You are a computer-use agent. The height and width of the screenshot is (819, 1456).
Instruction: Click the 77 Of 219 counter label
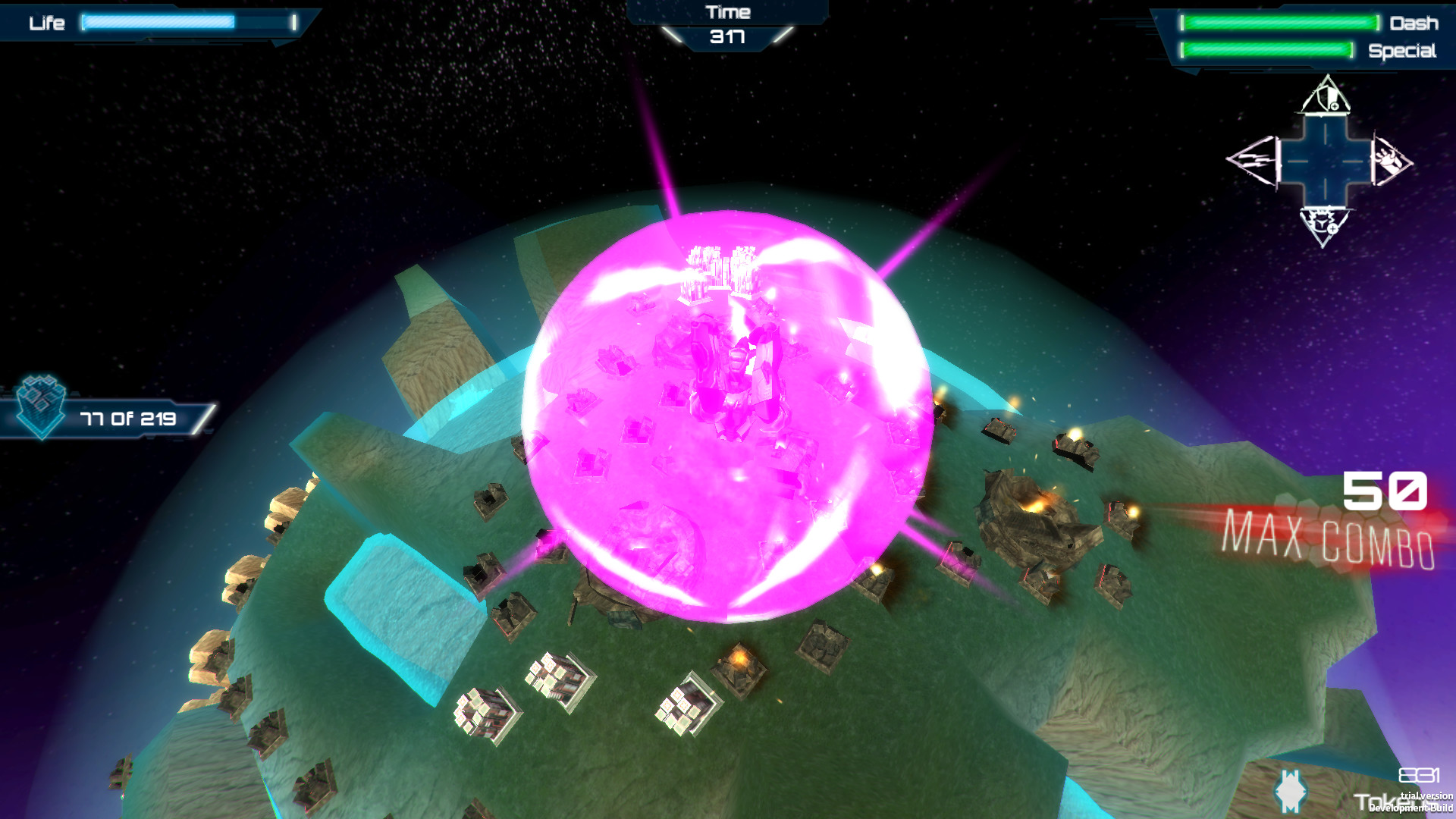[x=127, y=416]
